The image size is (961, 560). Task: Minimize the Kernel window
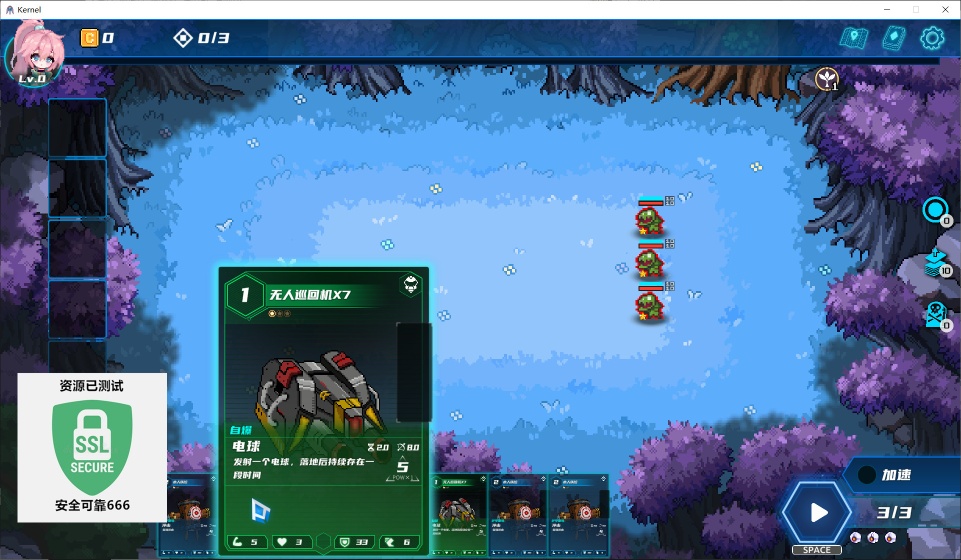885,9
